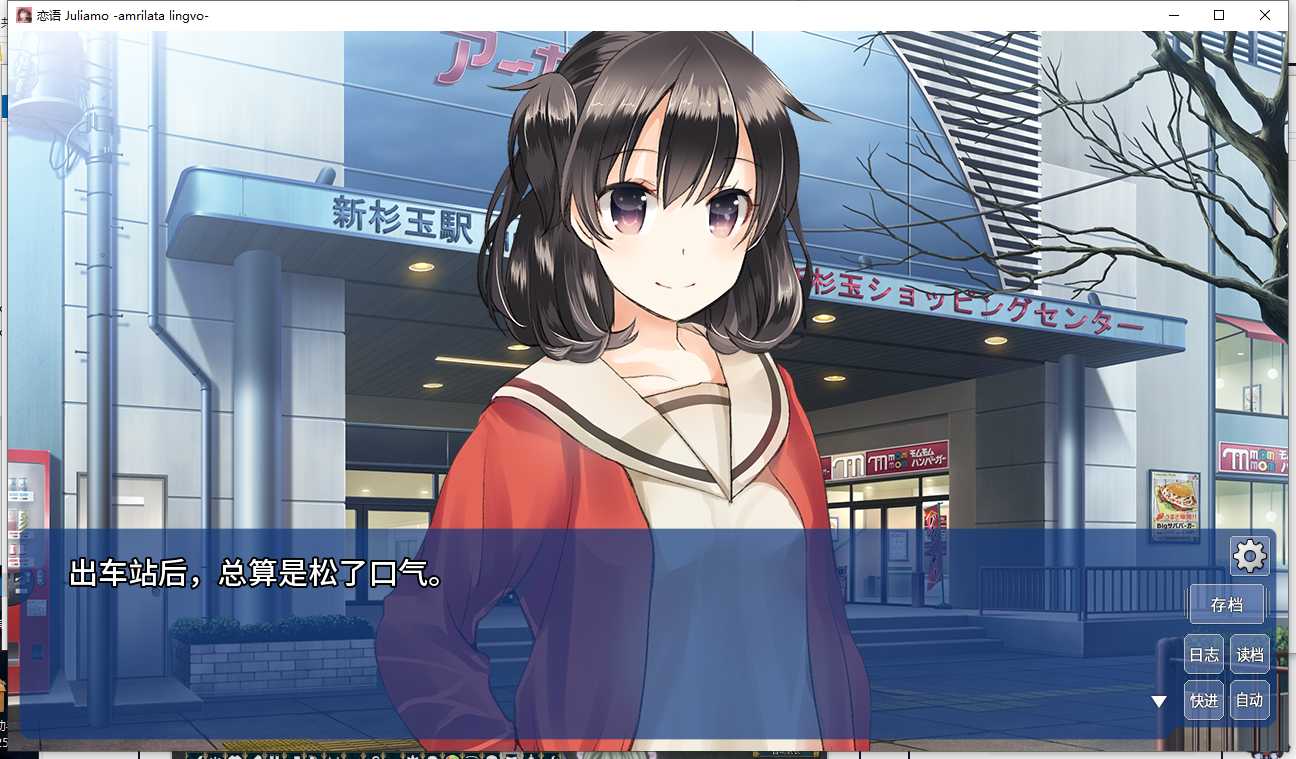Enable 自动 auto-read mode

click(1249, 700)
